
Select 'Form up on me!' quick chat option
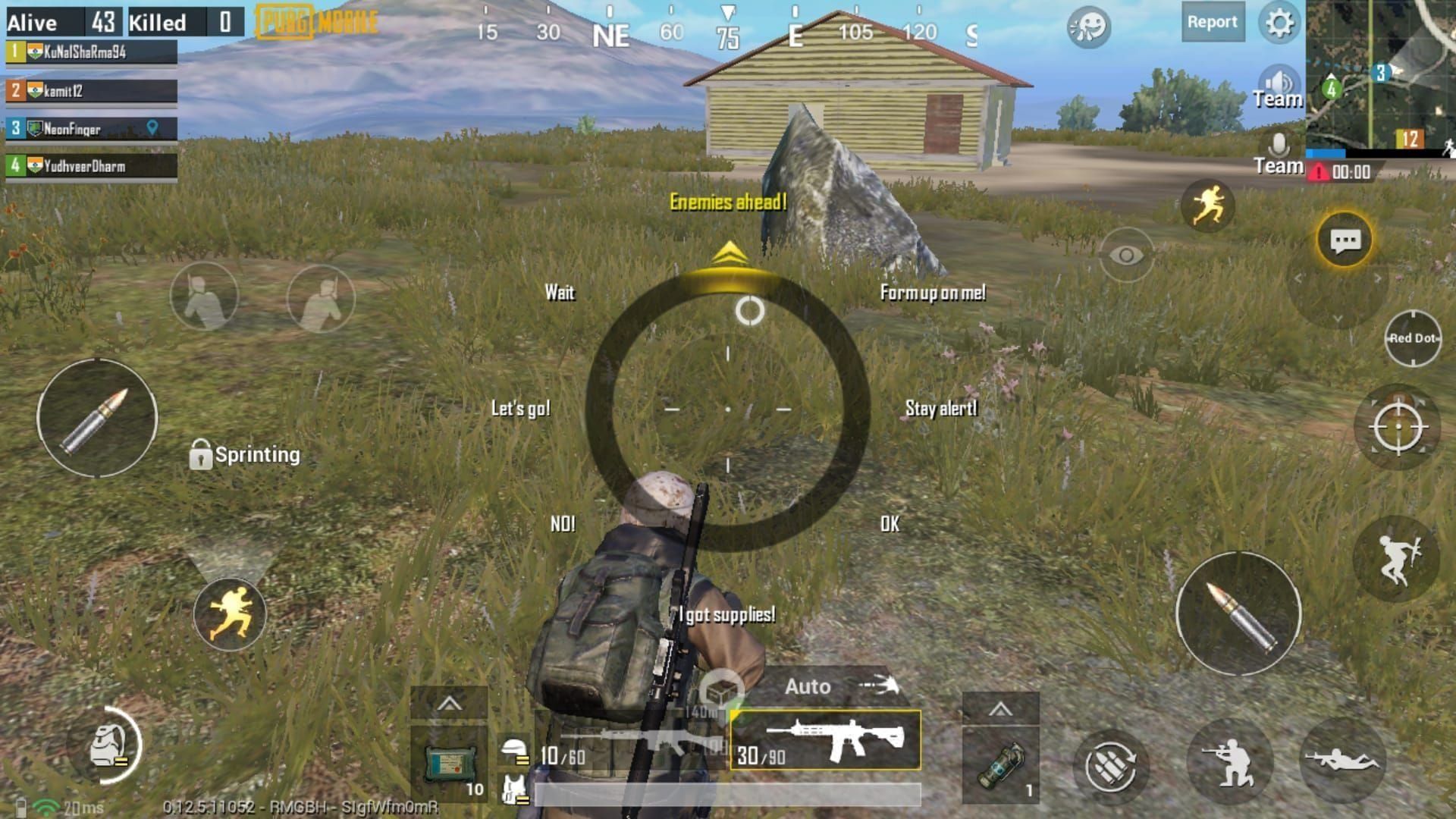[x=934, y=293]
